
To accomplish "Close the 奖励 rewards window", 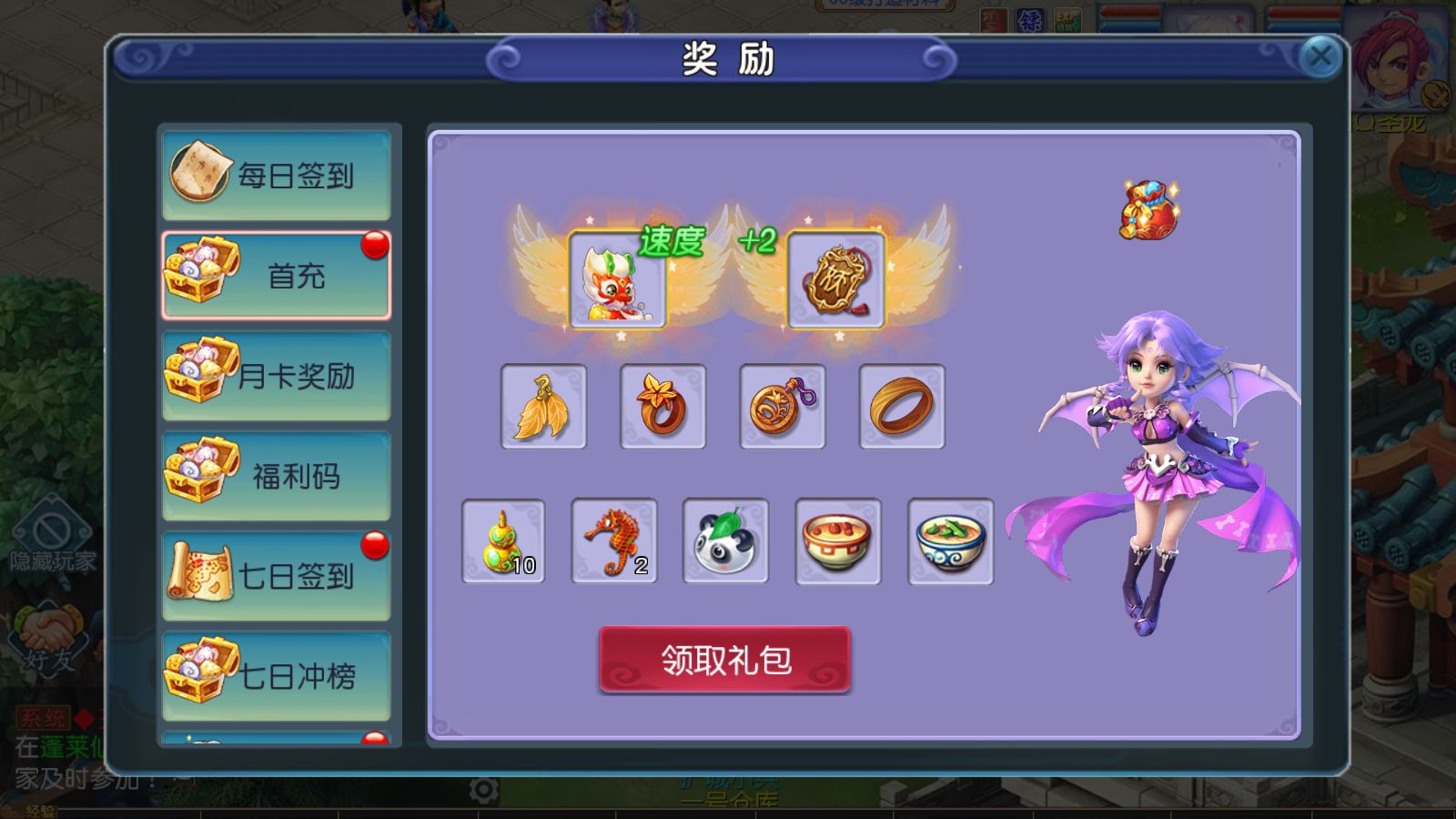I will coord(1319,58).
